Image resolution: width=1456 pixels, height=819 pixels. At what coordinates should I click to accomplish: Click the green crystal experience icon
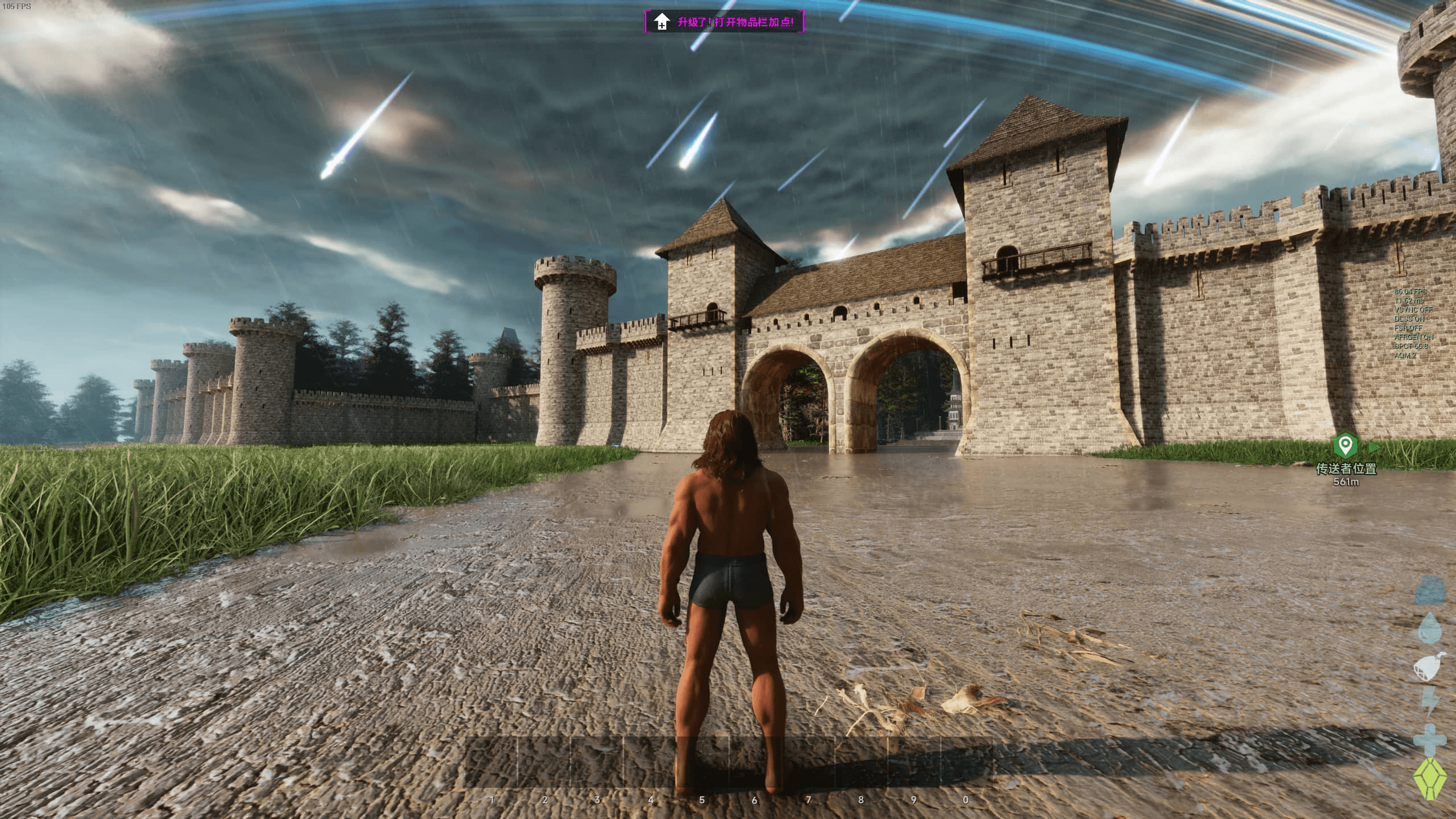(x=1429, y=778)
